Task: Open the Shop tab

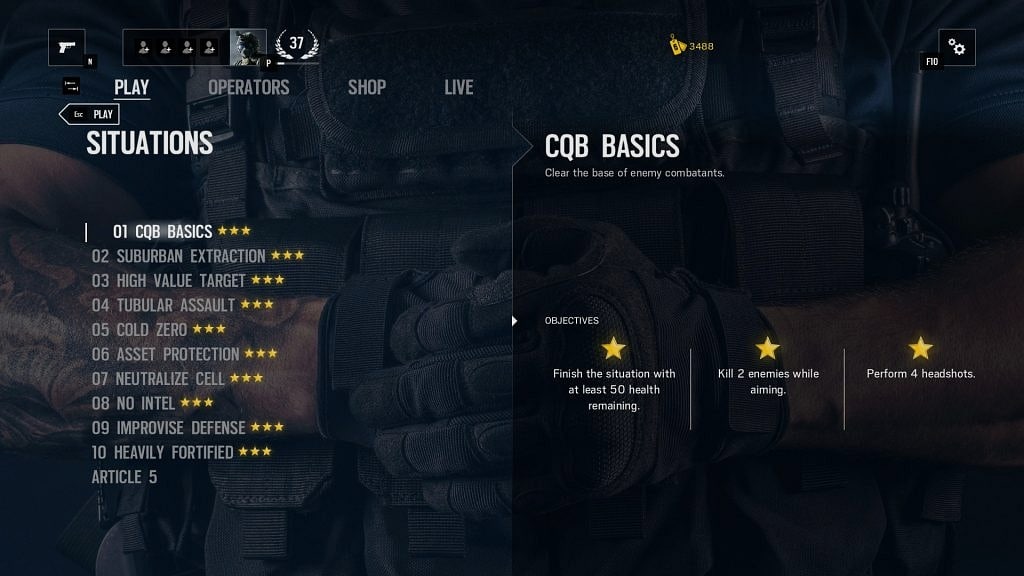Action: click(x=366, y=87)
